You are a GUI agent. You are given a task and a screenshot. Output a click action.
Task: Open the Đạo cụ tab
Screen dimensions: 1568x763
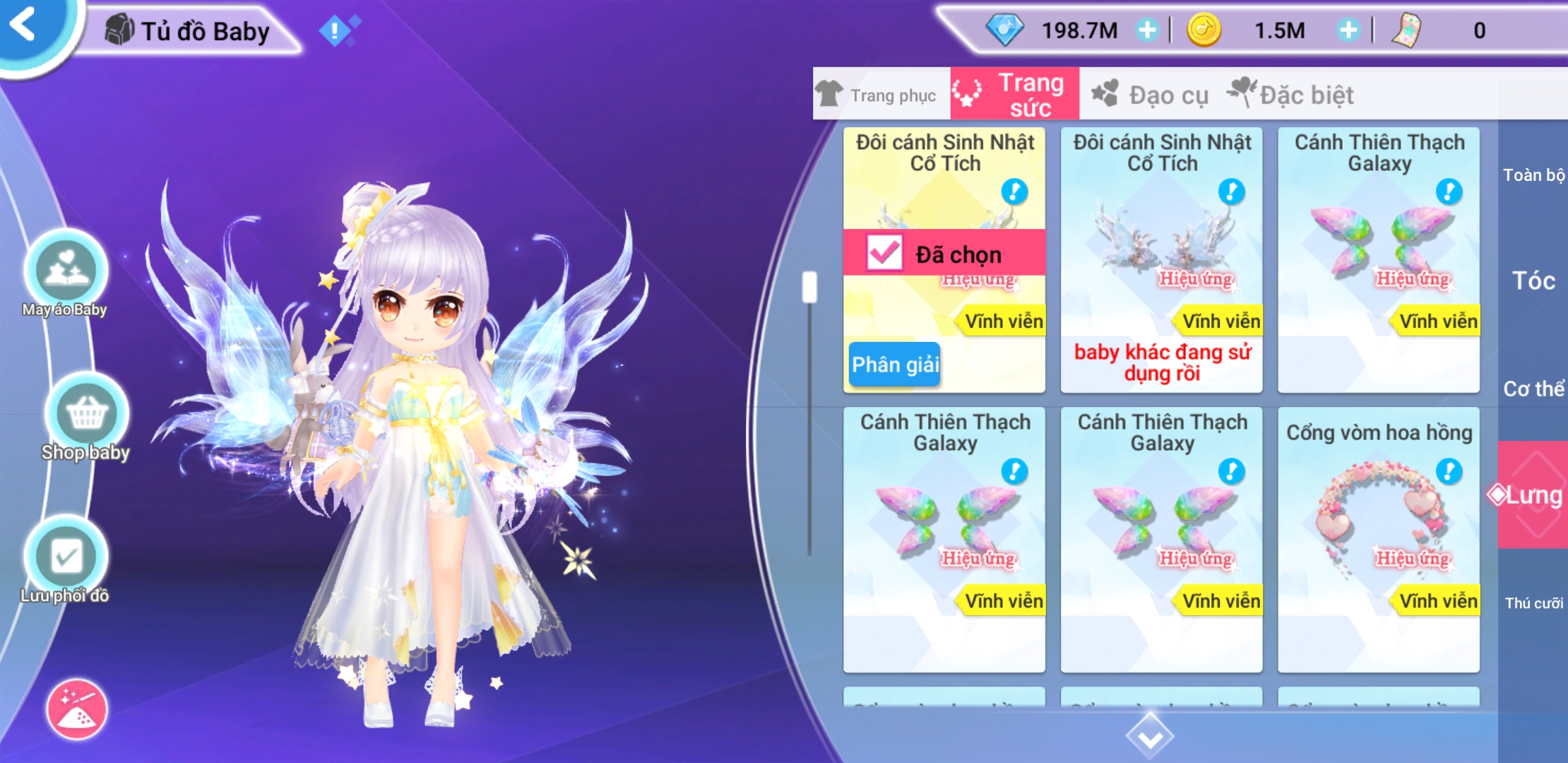coord(1151,95)
